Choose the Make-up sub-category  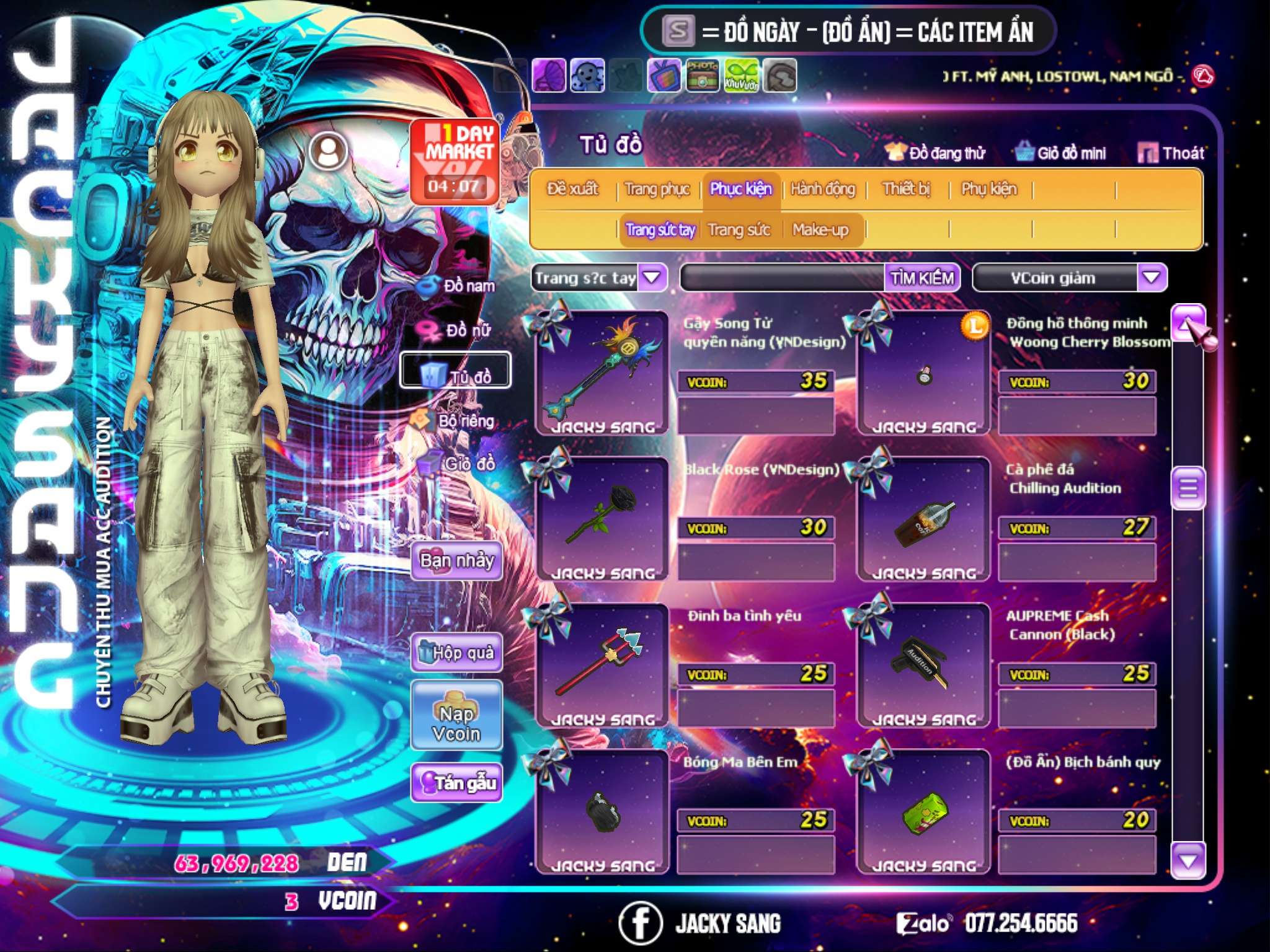pos(820,230)
